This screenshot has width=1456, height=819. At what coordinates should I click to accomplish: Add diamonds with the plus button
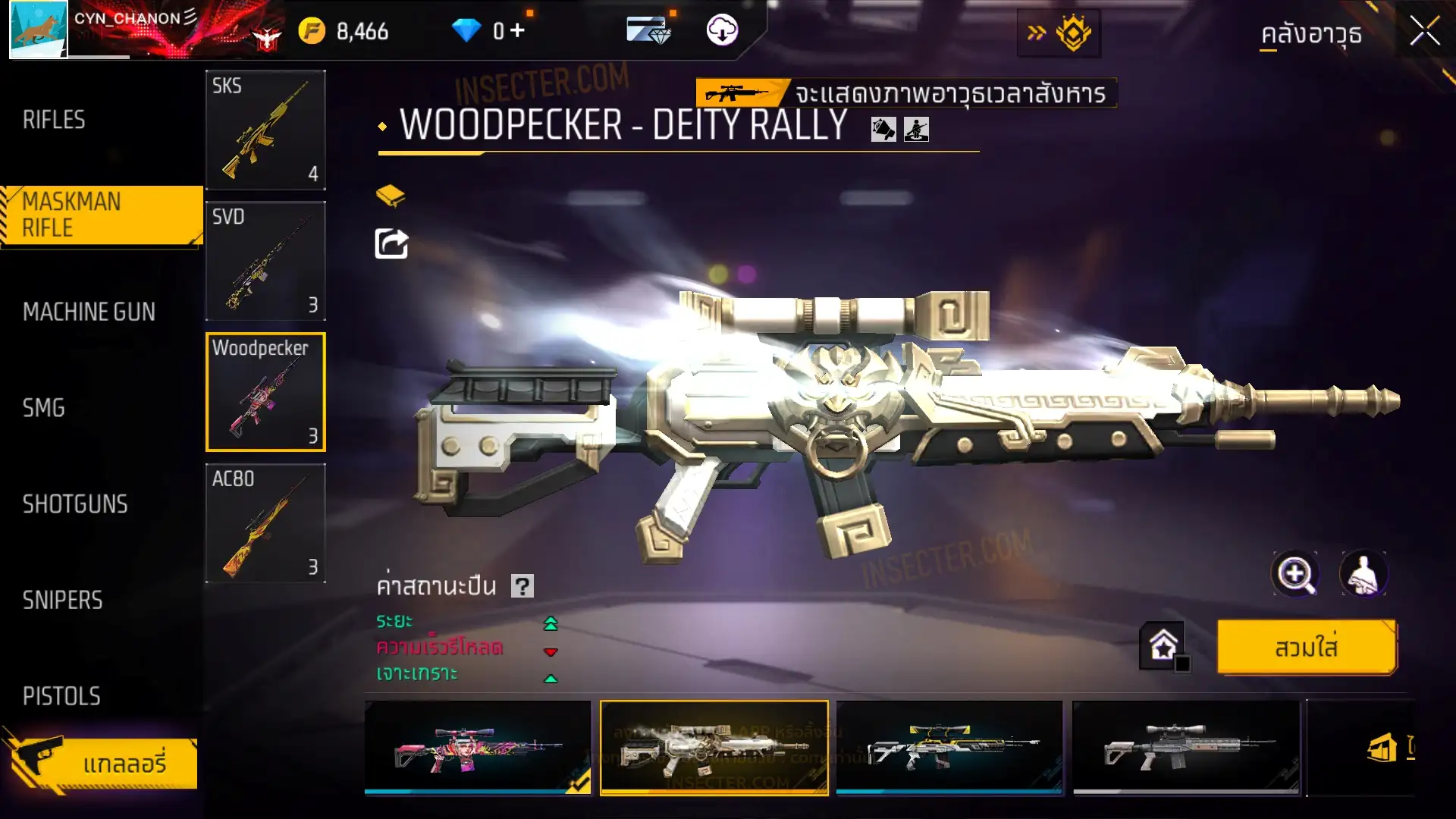click(x=517, y=30)
